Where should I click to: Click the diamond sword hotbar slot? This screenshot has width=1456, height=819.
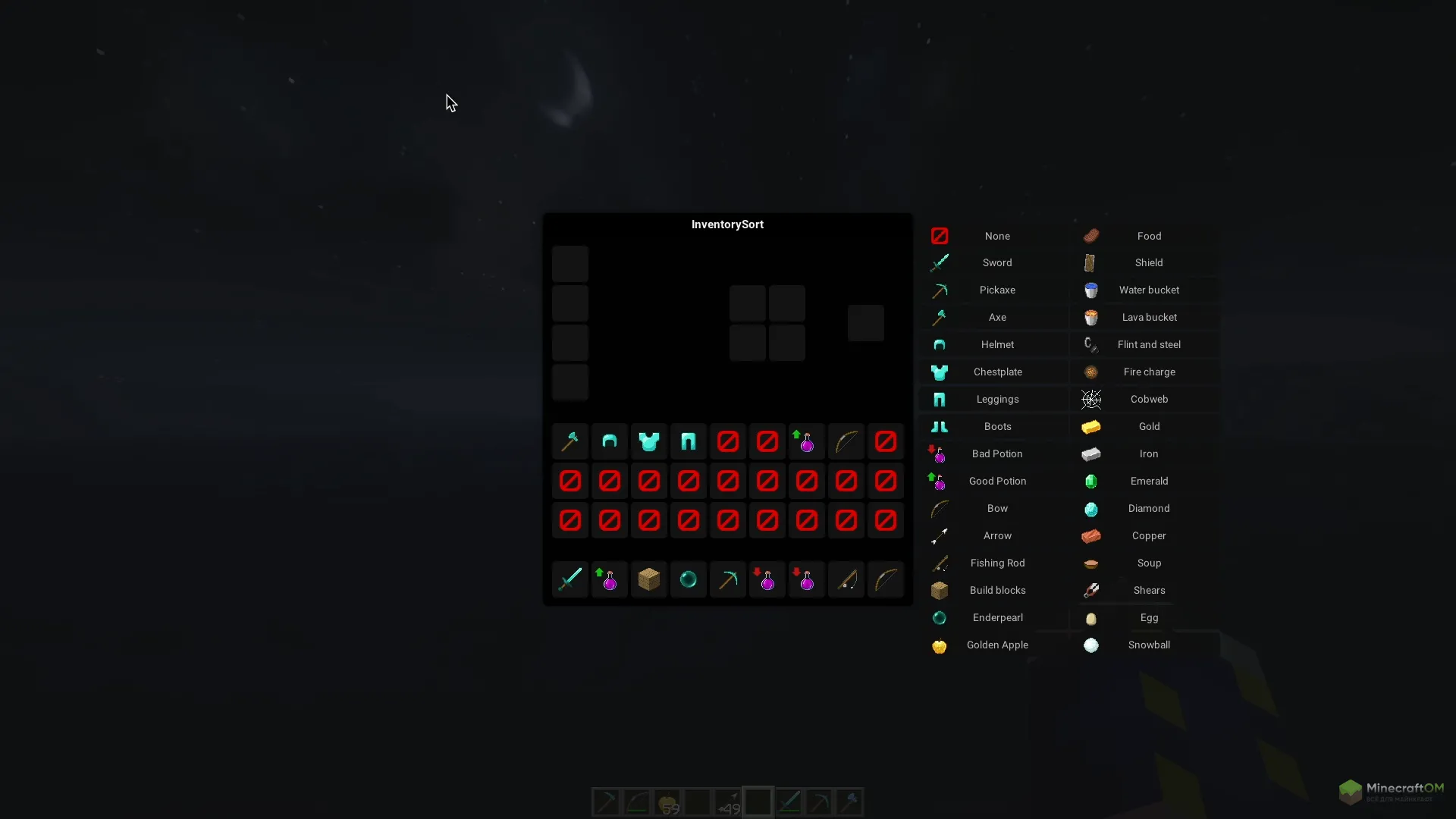tap(570, 579)
